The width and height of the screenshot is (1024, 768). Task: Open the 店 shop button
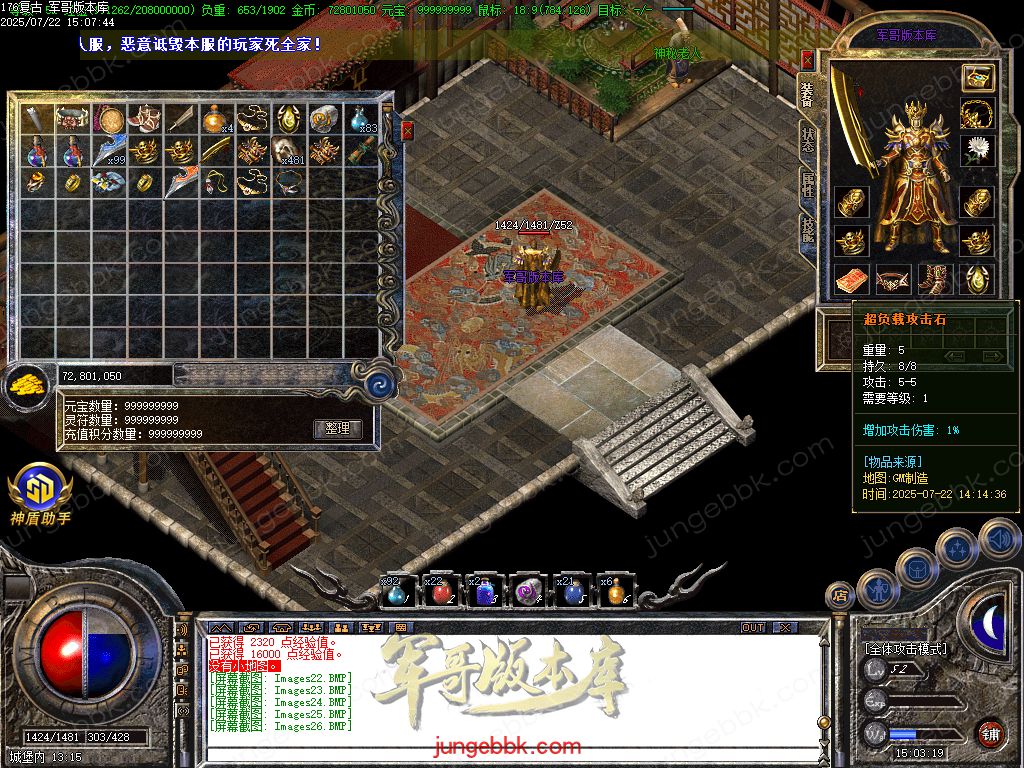[x=840, y=596]
